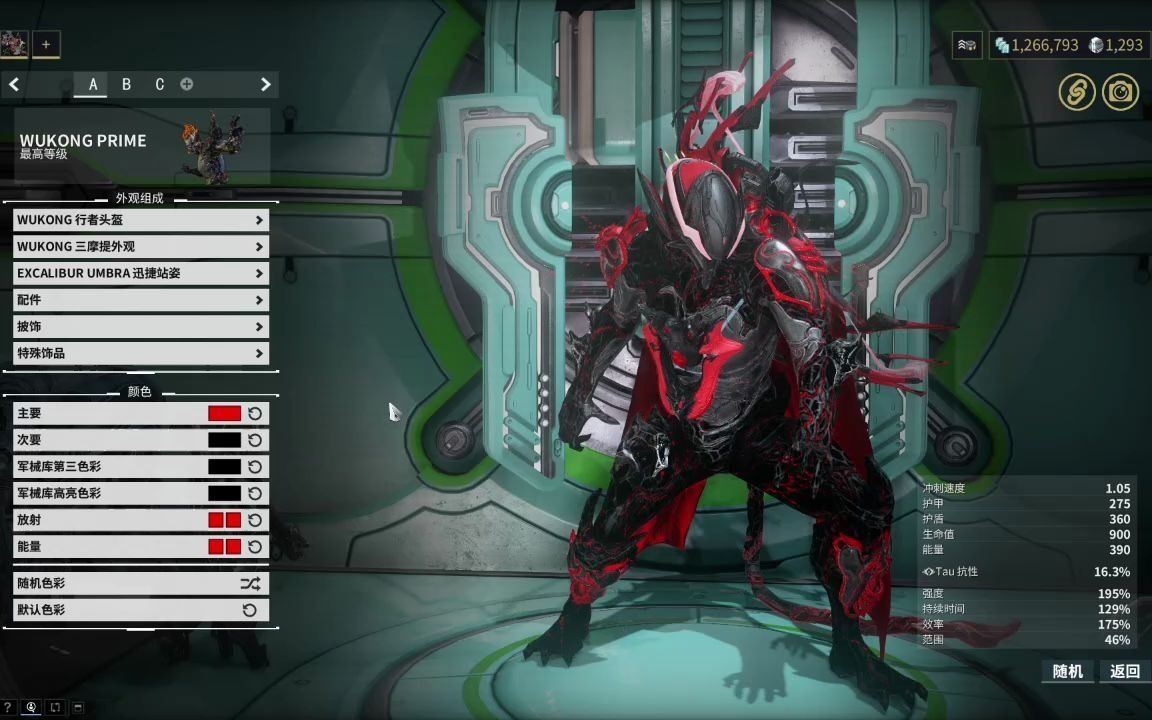Pick the red 主要 primary color swatch
The height and width of the screenshot is (720, 1152).
point(224,413)
